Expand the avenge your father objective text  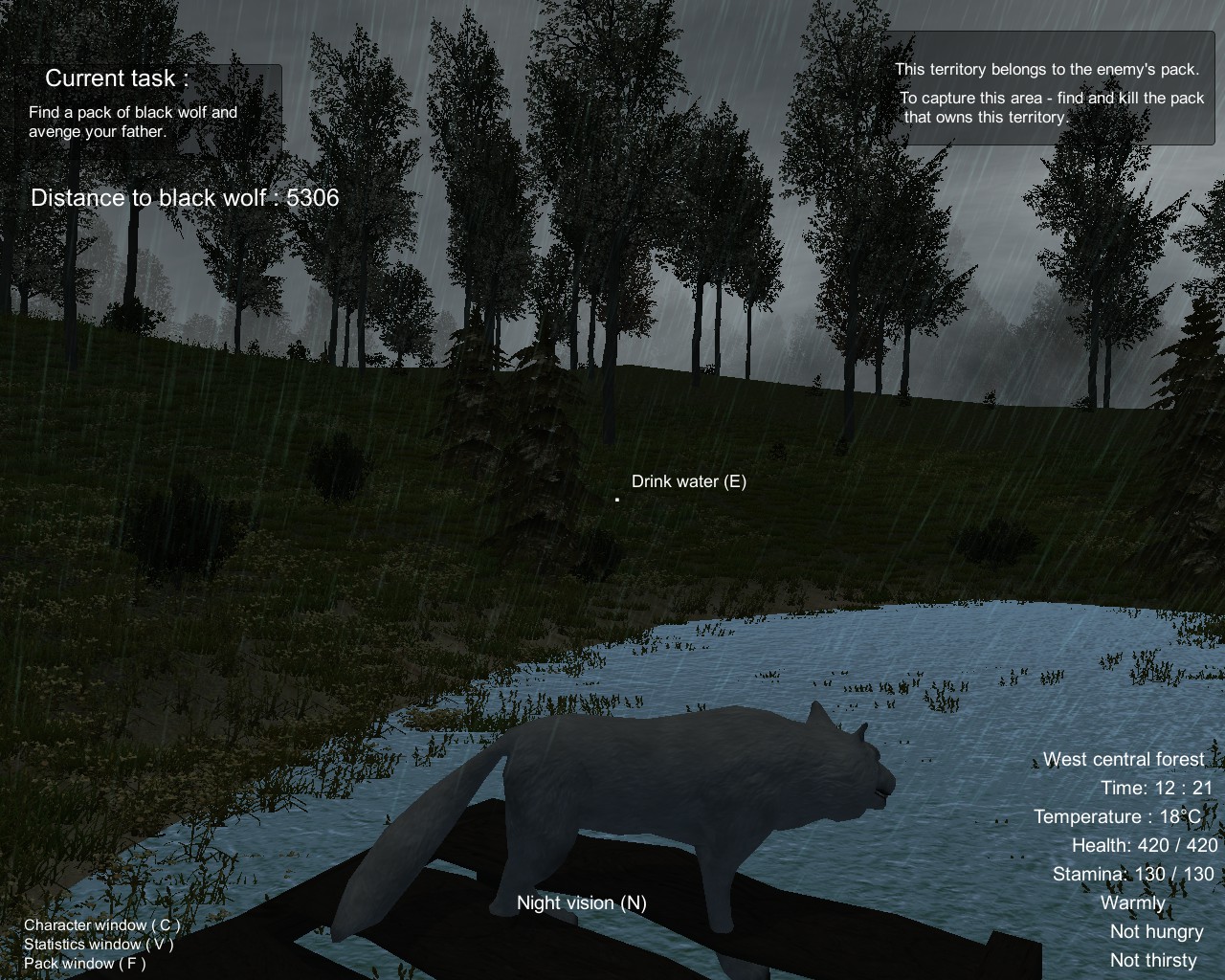[x=99, y=131]
